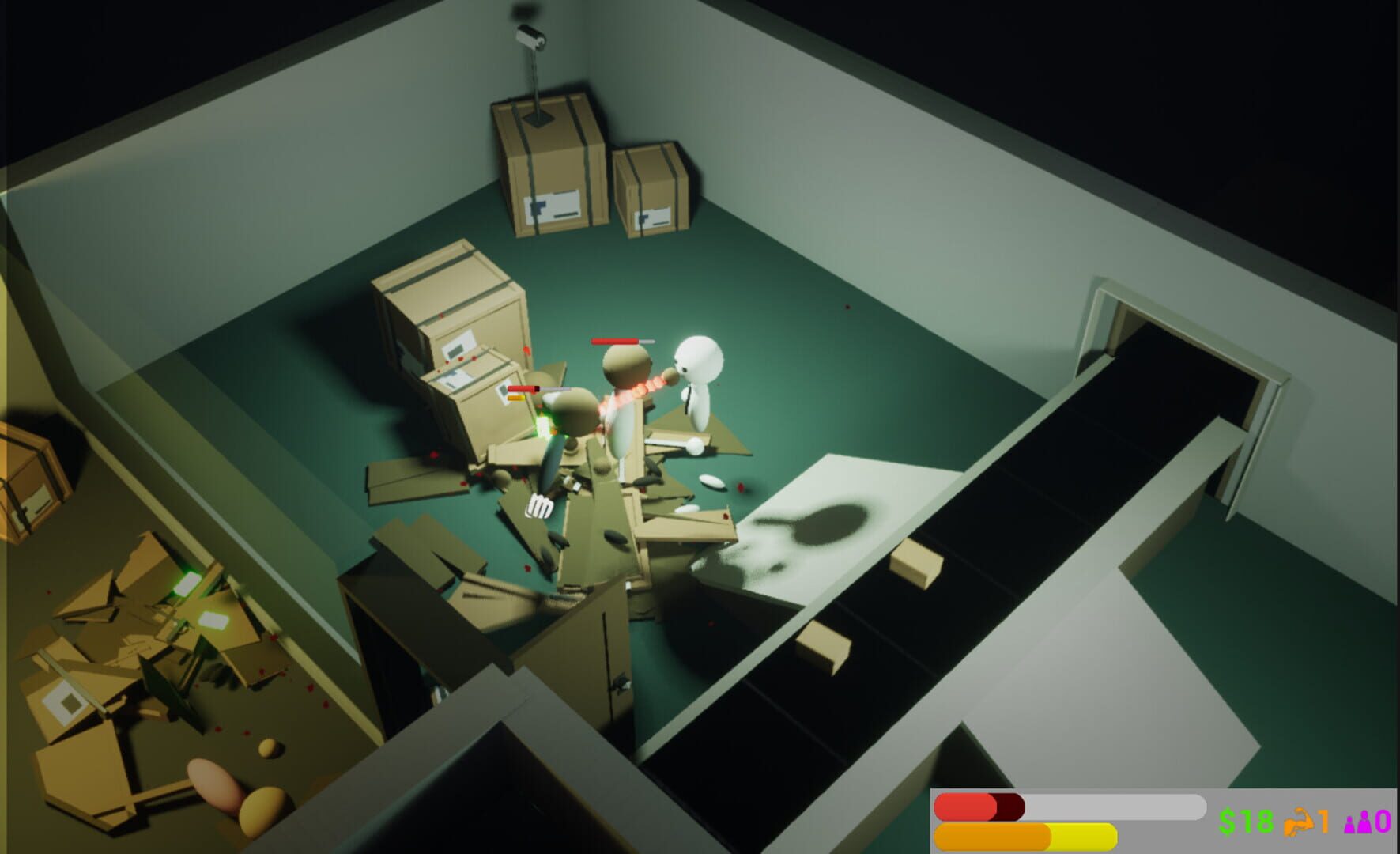1400x854 pixels.
Task: Click the white egg object near the crates
Action: [711, 481]
